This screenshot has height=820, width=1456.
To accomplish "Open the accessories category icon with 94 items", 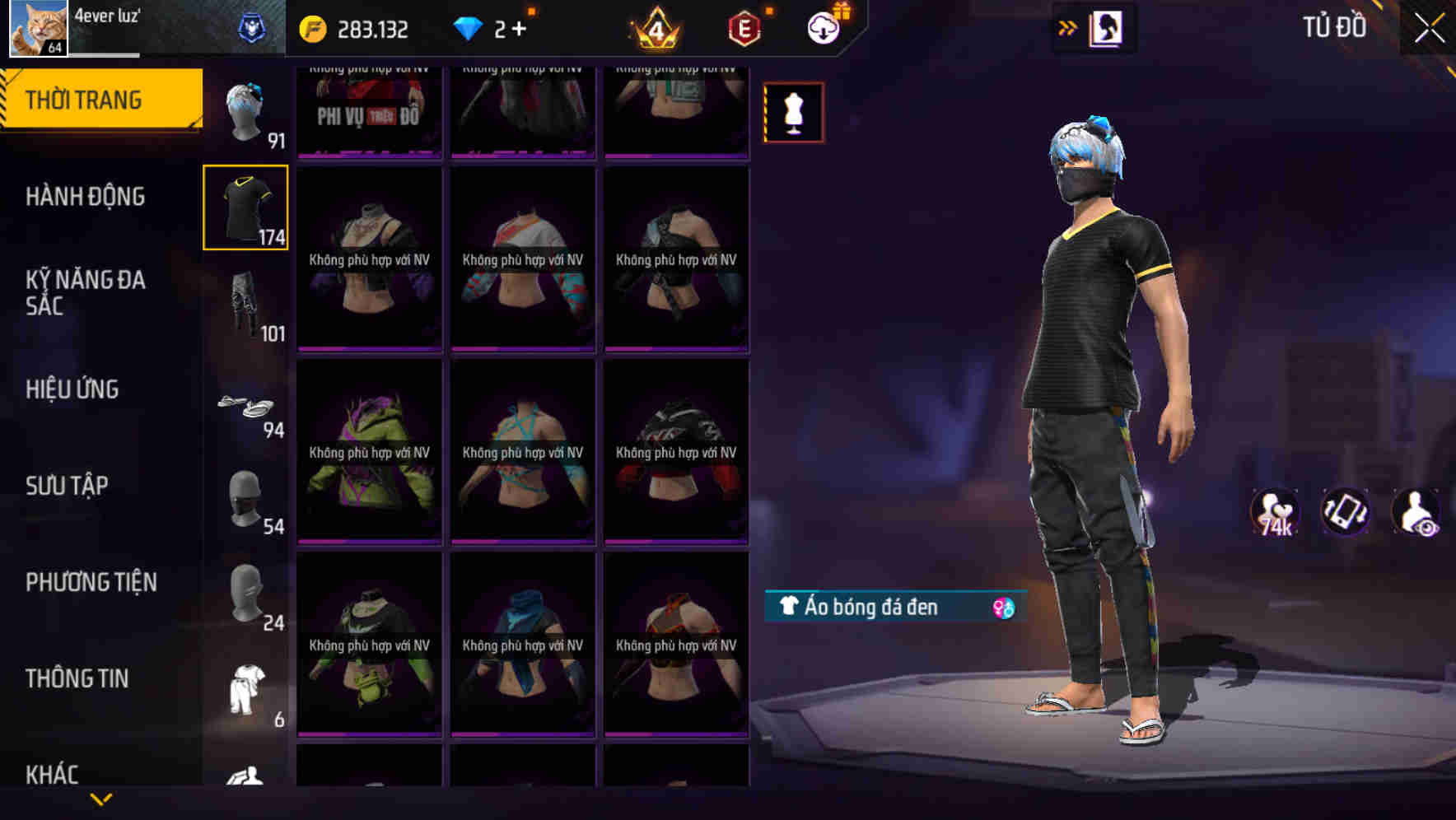I will (x=246, y=406).
